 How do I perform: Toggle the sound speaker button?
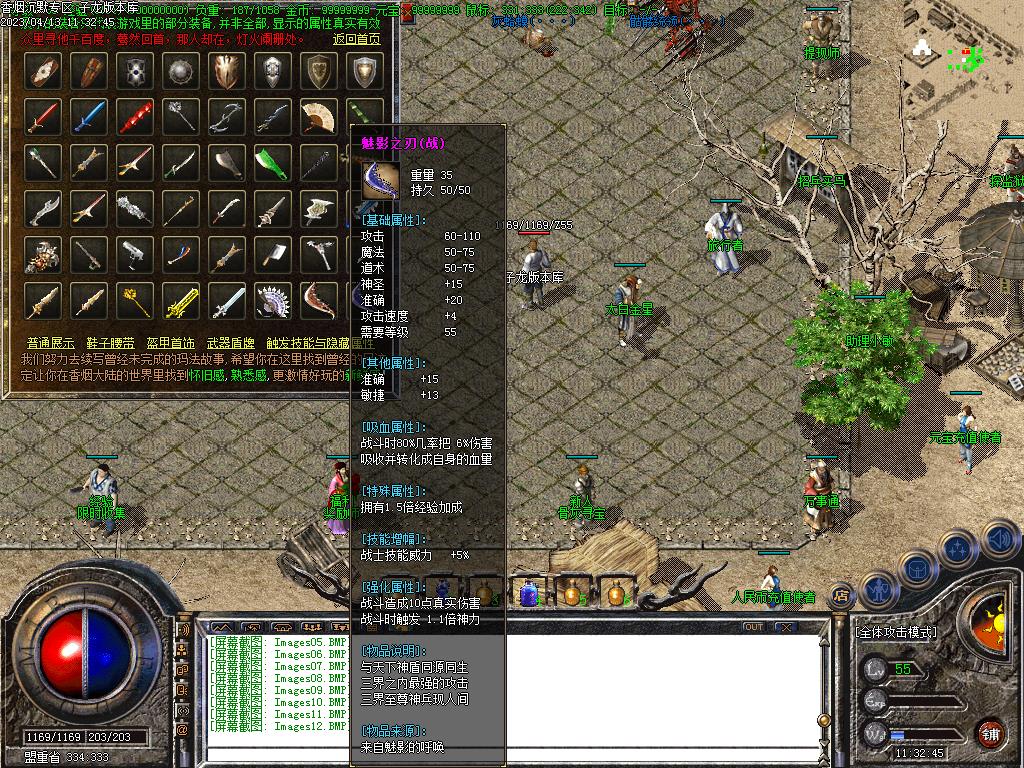click(x=999, y=541)
